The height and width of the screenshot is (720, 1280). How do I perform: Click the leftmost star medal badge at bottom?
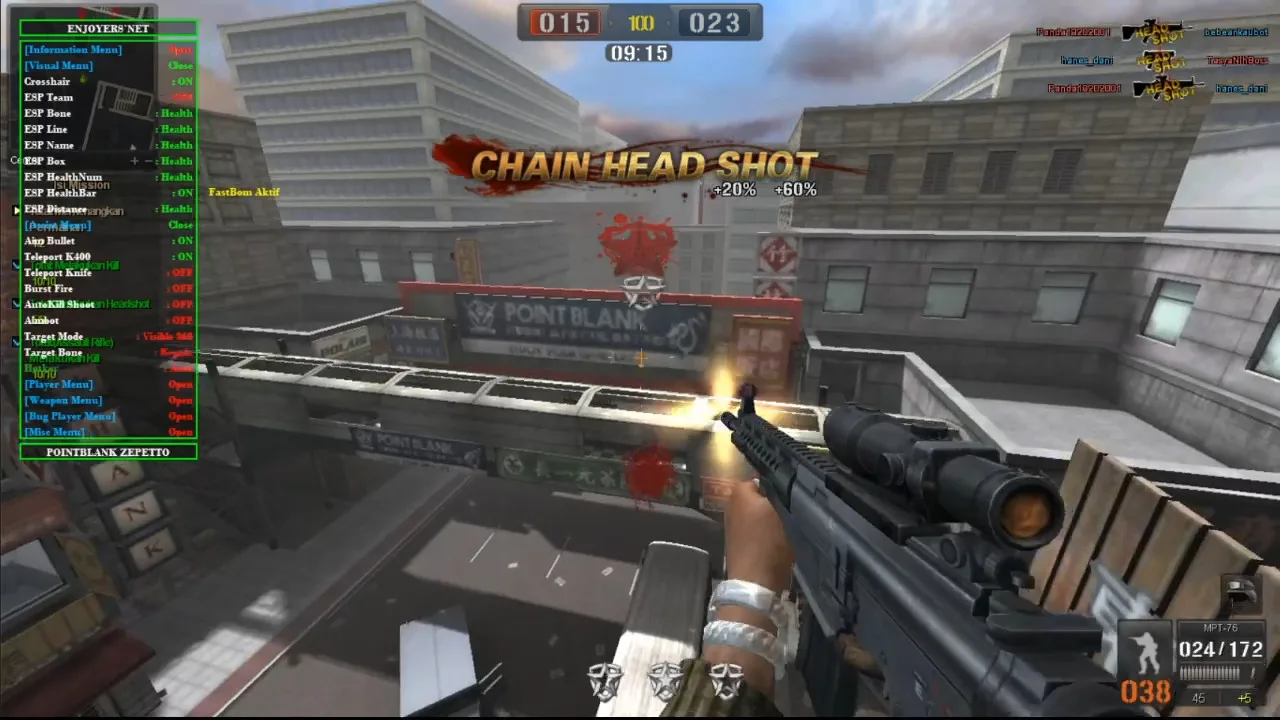602,680
